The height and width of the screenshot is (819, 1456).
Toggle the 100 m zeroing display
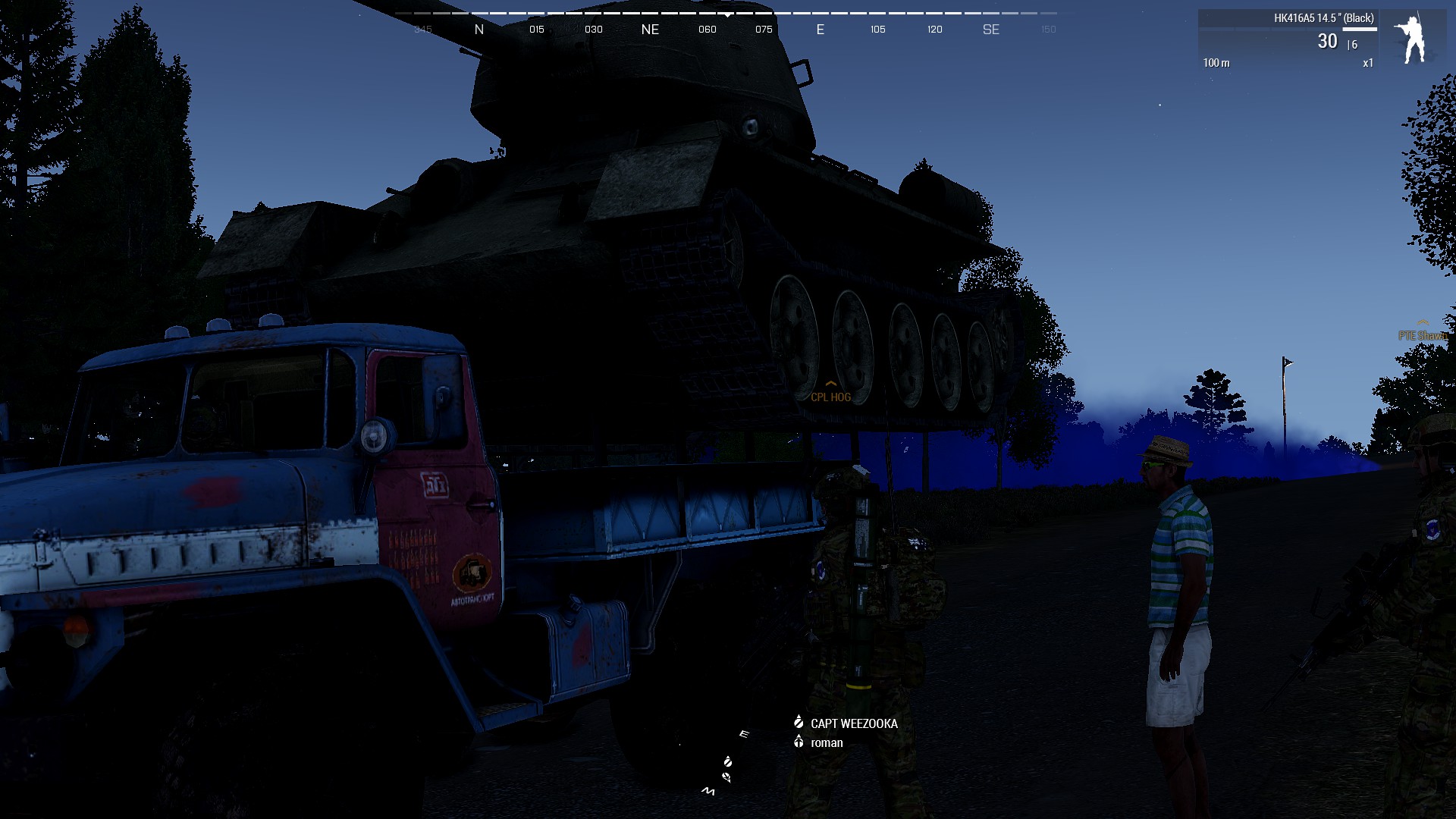[1217, 62]
